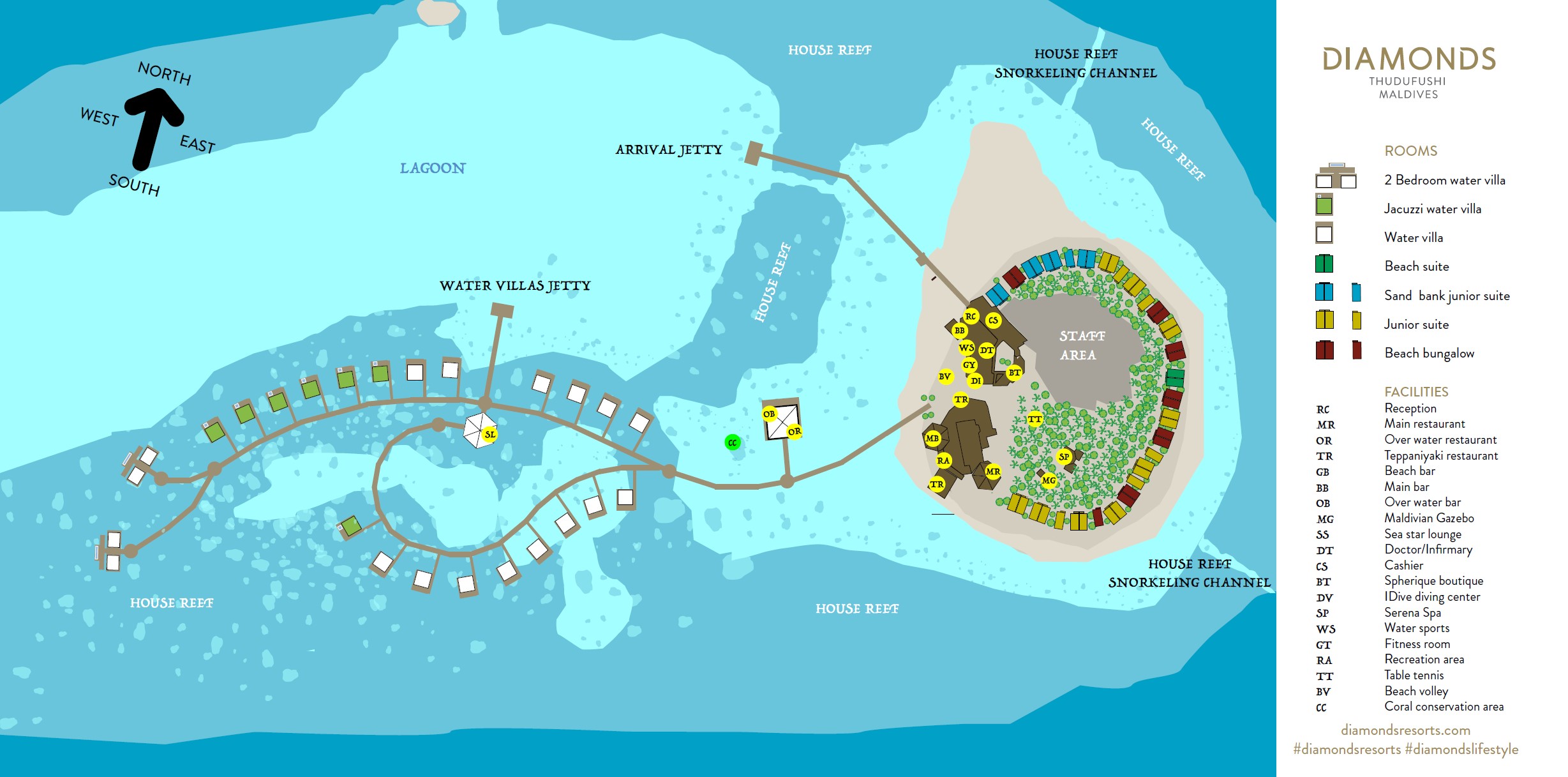Click the SP Serena Spa marker on the island
Image resolution: width=1568 pixels, height=777 pixels.
click(1064, 456)
